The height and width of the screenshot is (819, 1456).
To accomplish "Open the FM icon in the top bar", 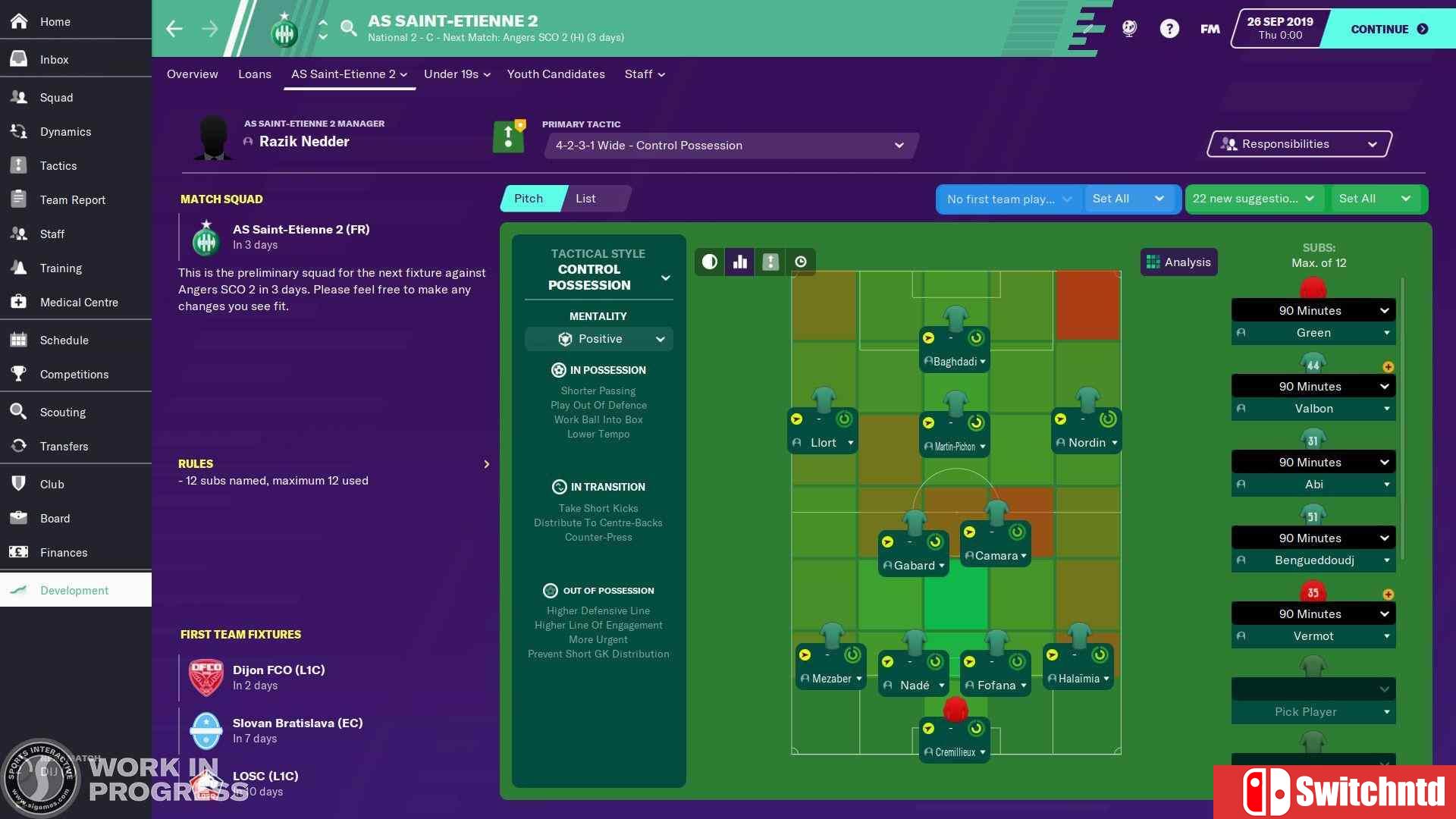I will pyautogui.click(x=1210, y=28).
